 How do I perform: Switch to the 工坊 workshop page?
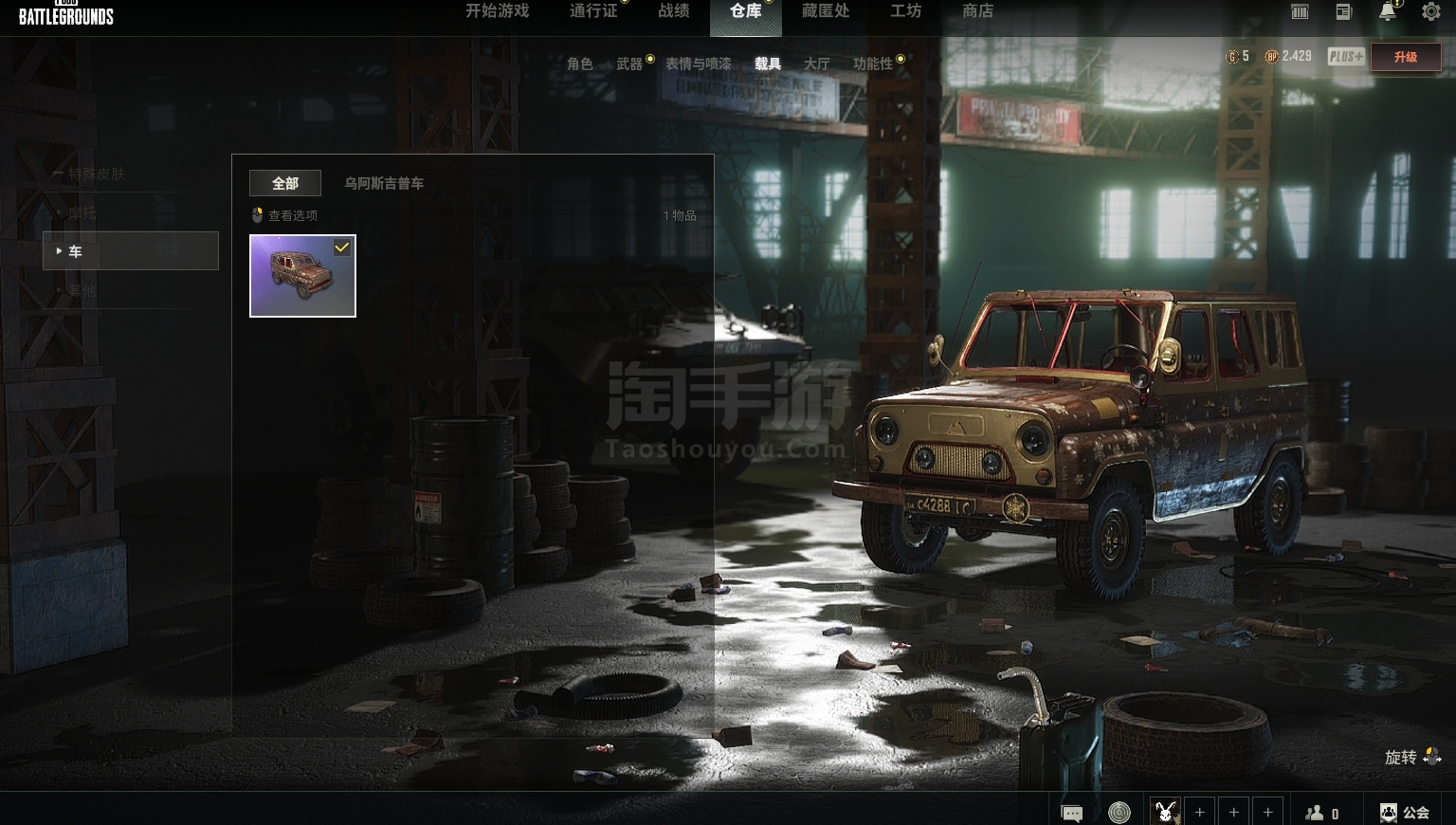click(905, 11)
